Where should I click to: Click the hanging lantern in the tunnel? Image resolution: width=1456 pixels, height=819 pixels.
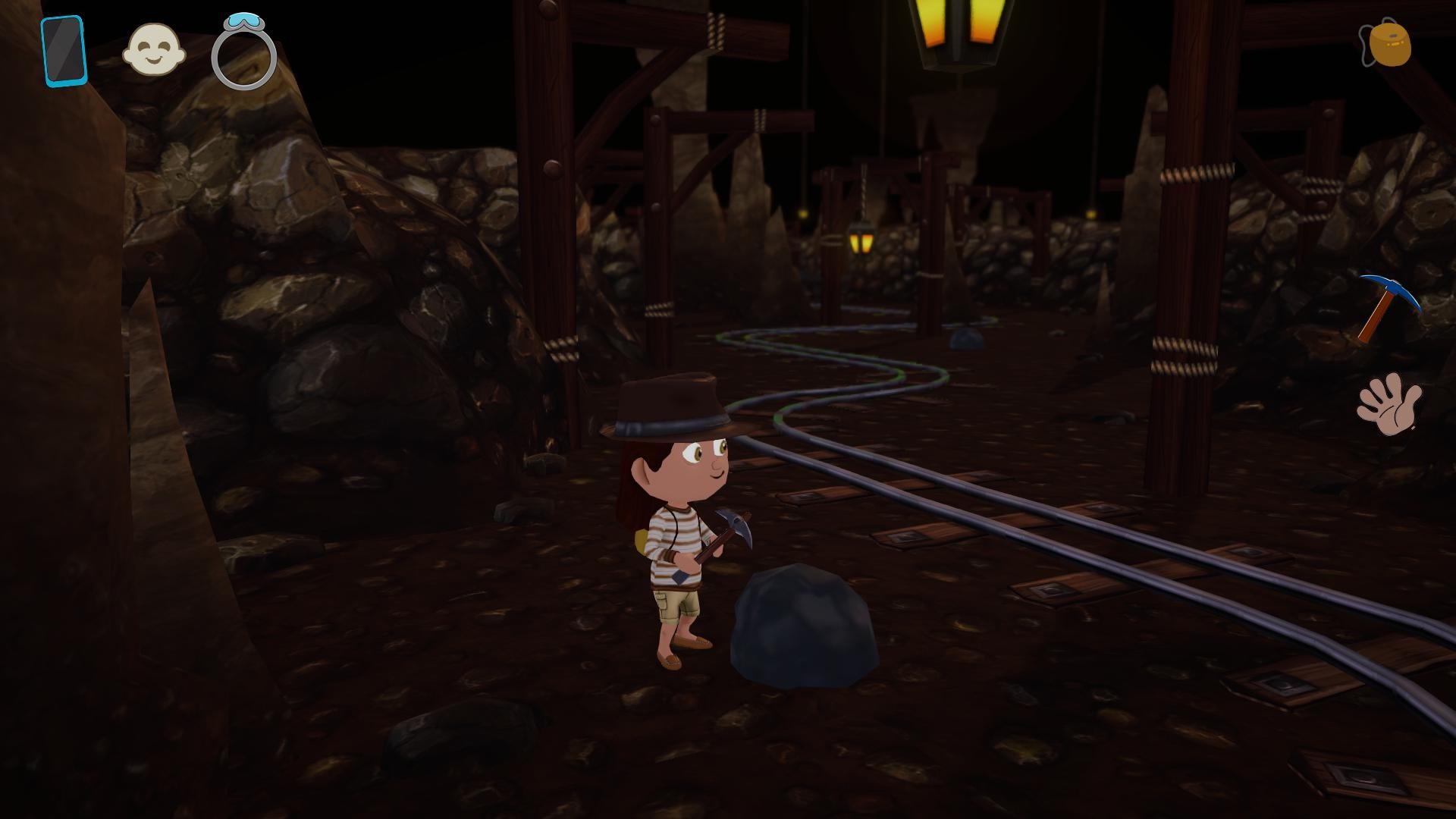coord(861,241)
